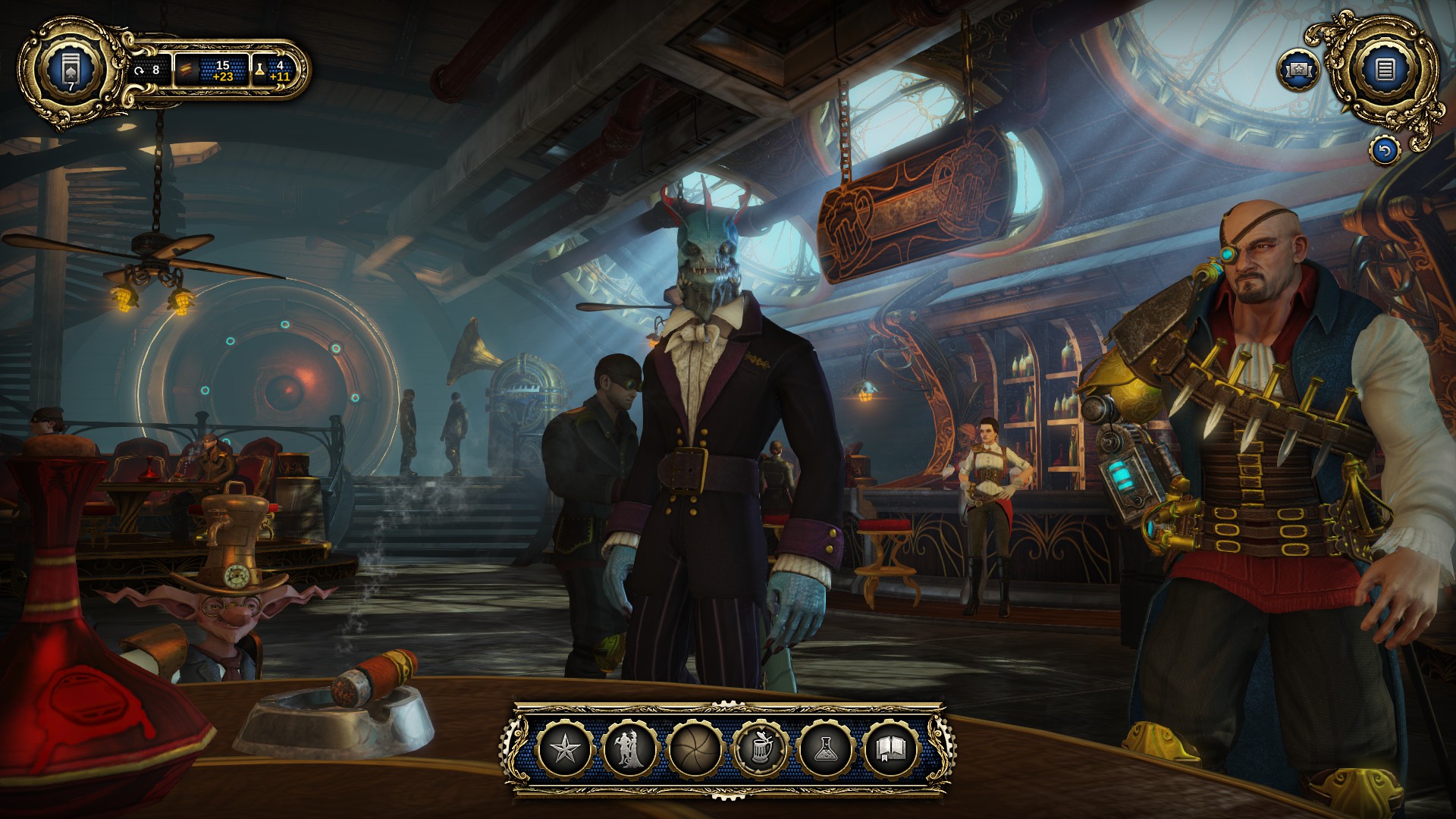
Task: Click the blue undo arrow button
Action: (1385, 151)
